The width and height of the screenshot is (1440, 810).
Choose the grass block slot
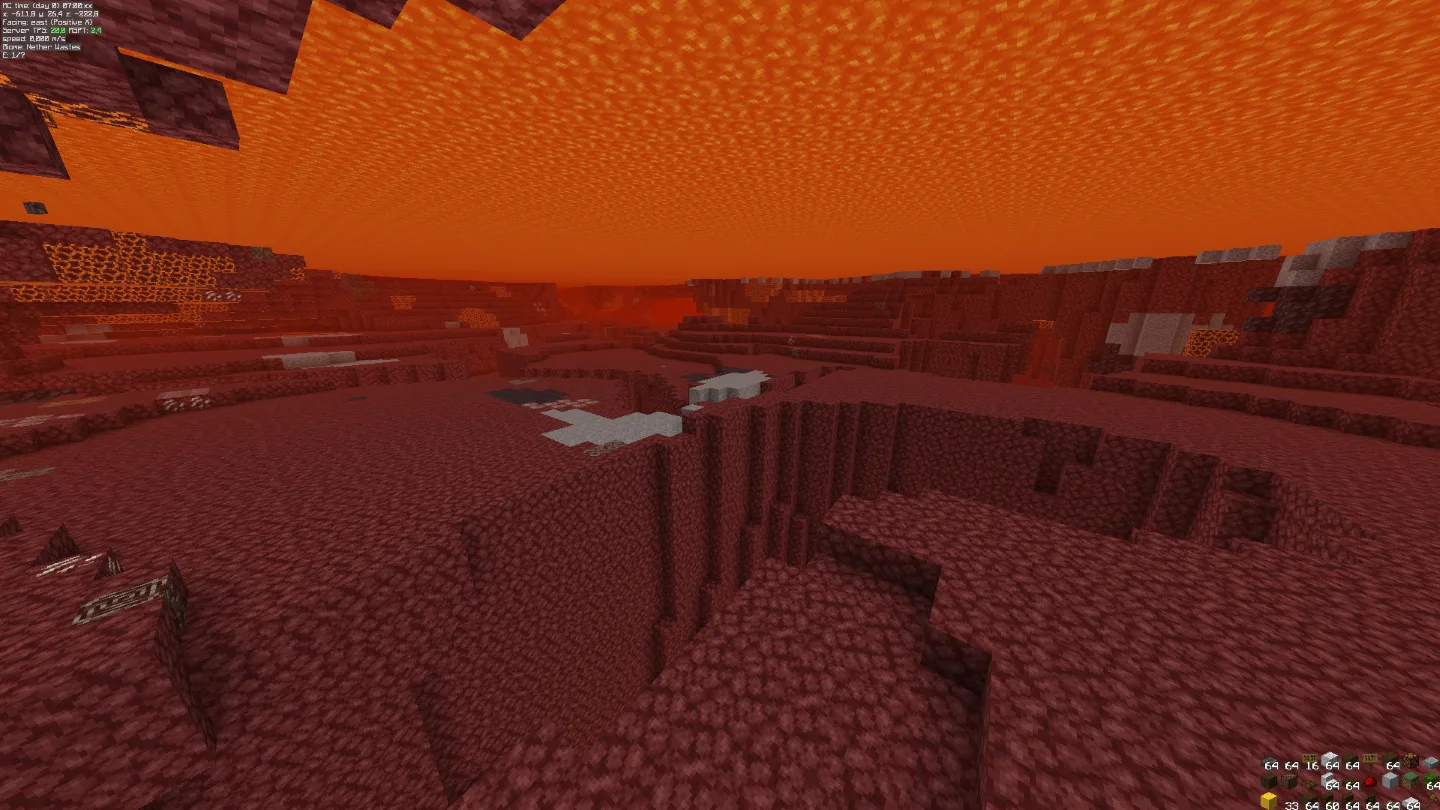(1410, 780)
